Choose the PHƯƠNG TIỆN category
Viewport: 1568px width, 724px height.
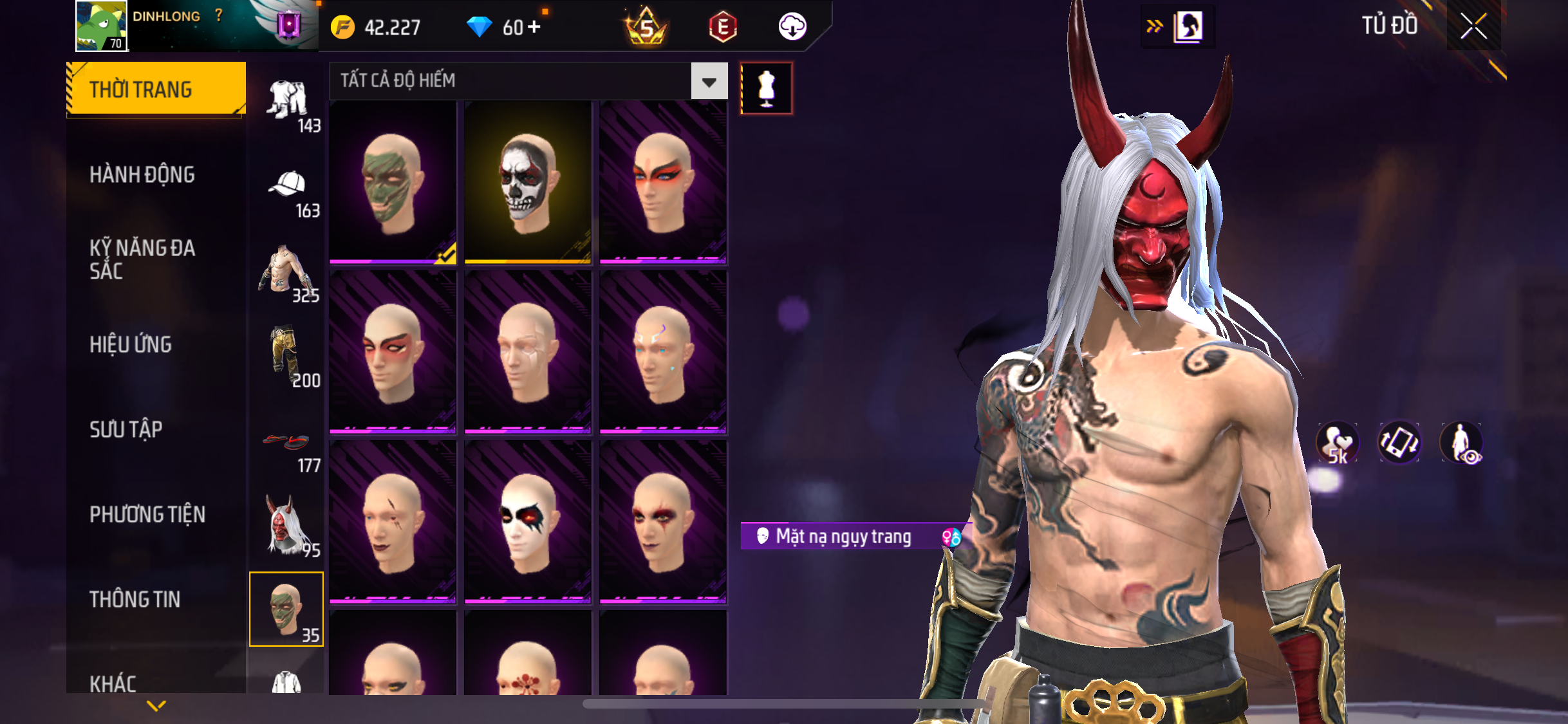pyautogui.click(x=147, y=514)
